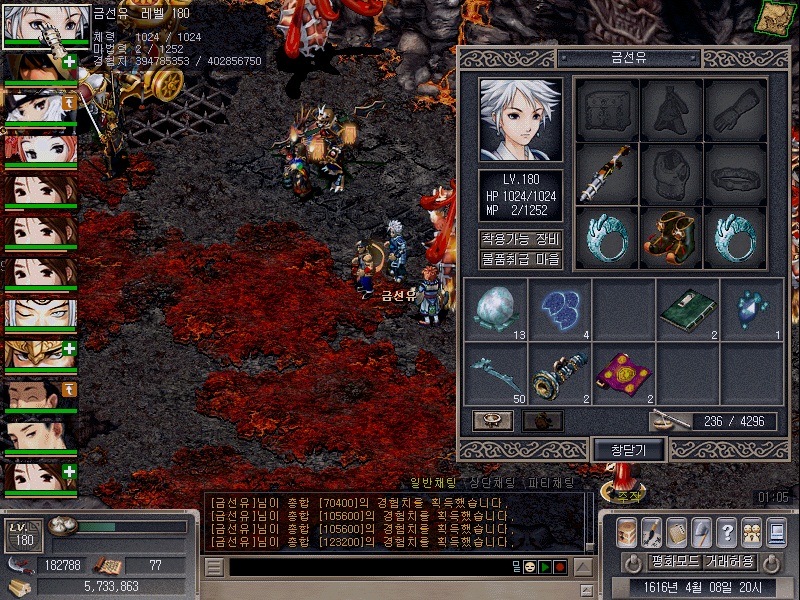This screenshot has height=600, width=800.
Task: Open the two-figures party icon menu
Action: pos(751,533)
